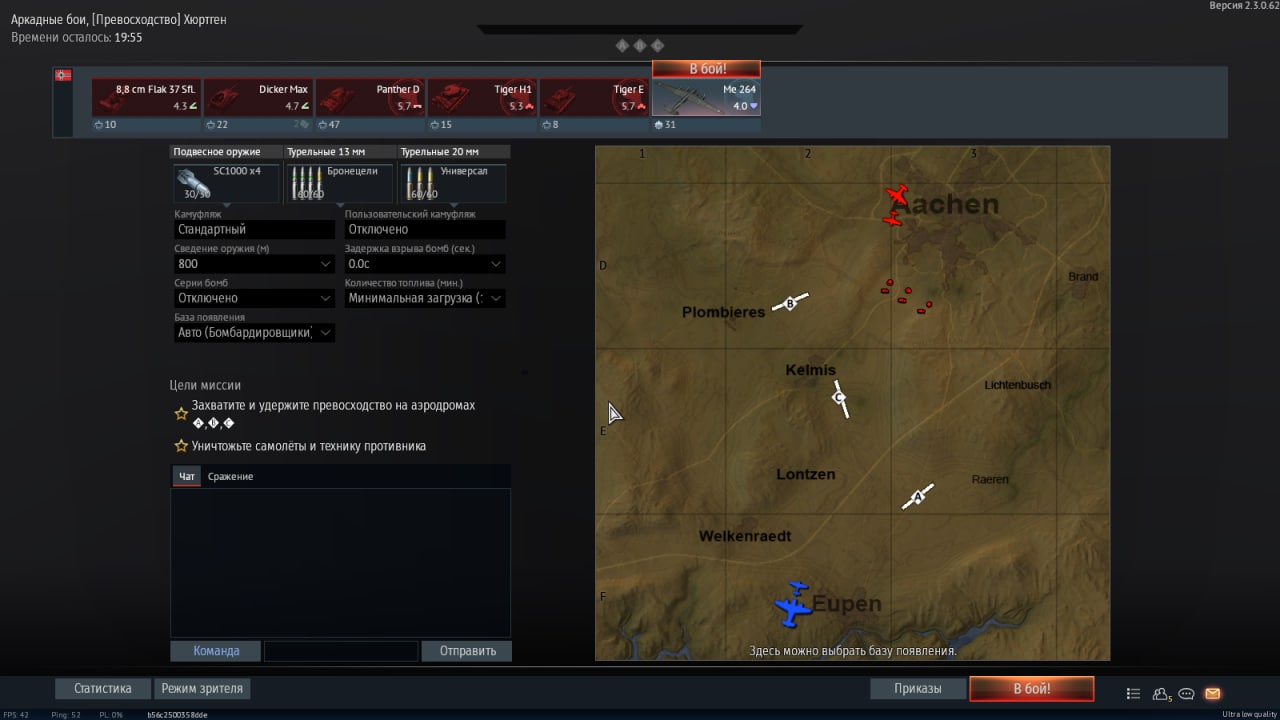
Task: Open the gun convergence dropdown set to 800
Action: [x=254, y=264]
